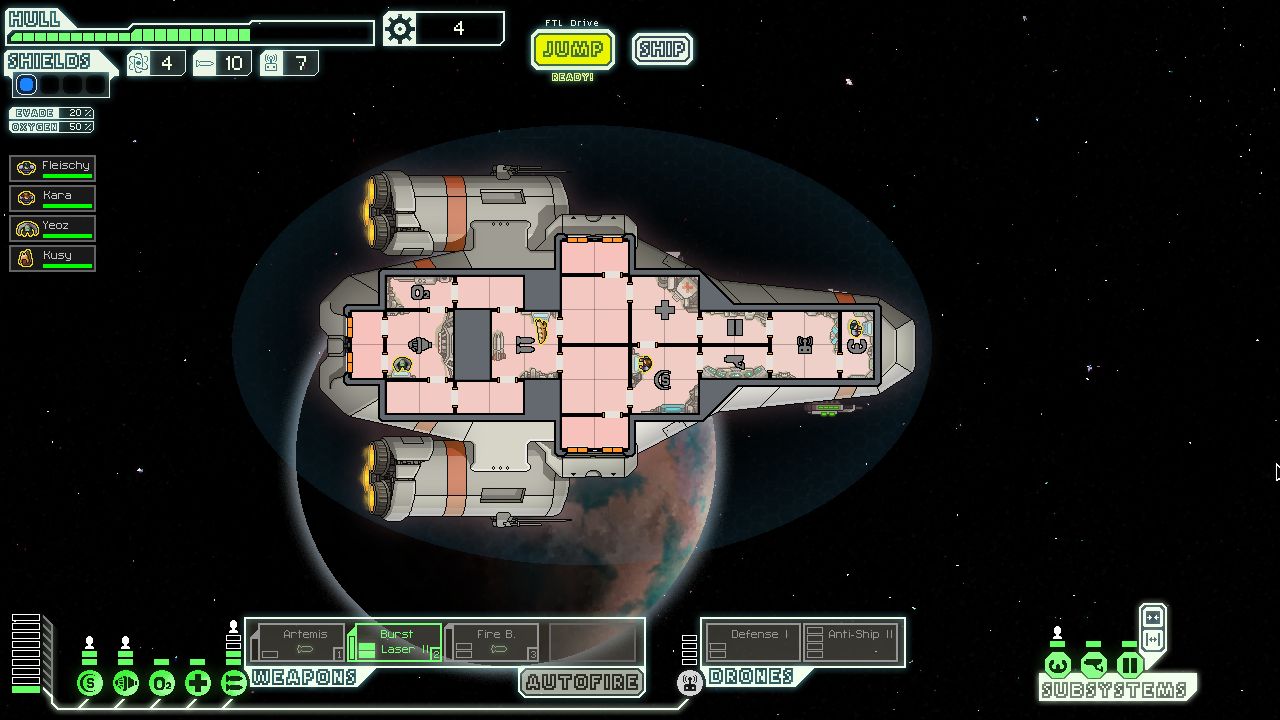The height and width of the screenshot is (720, 1280).
Task: Click the O2 oxygen system icon
Action: click(x=162, y=684)
